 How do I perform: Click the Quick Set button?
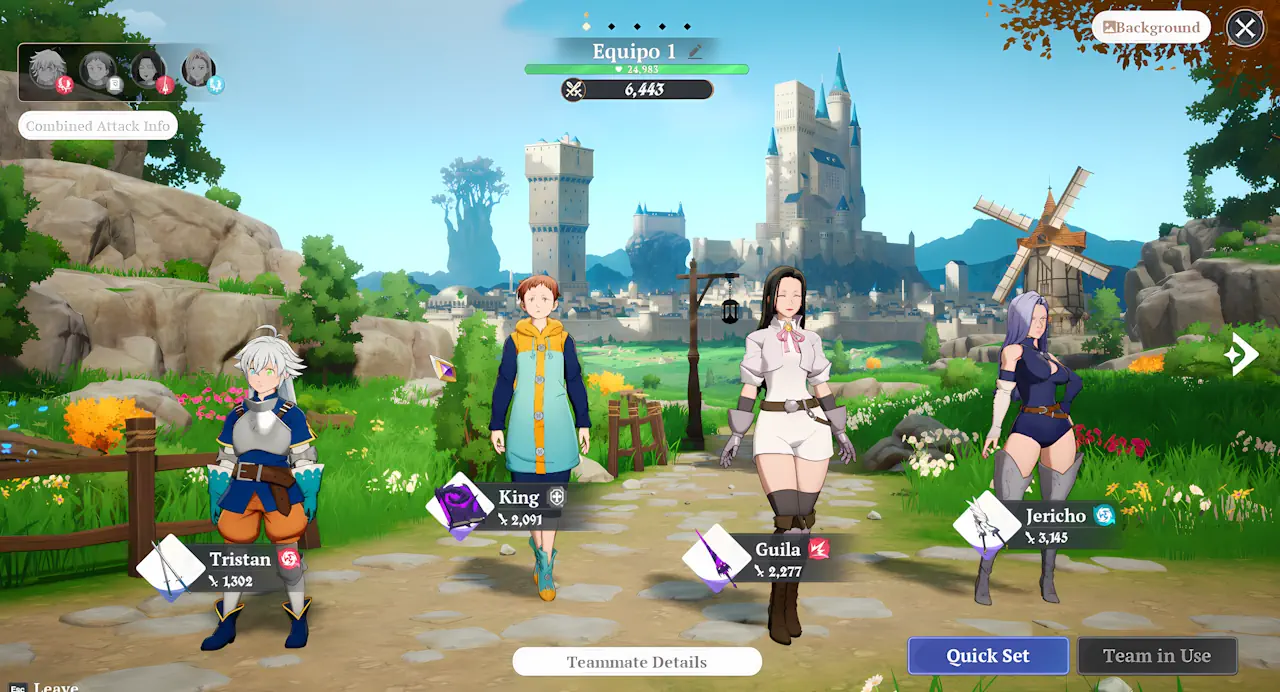click(x=988, y=656)
